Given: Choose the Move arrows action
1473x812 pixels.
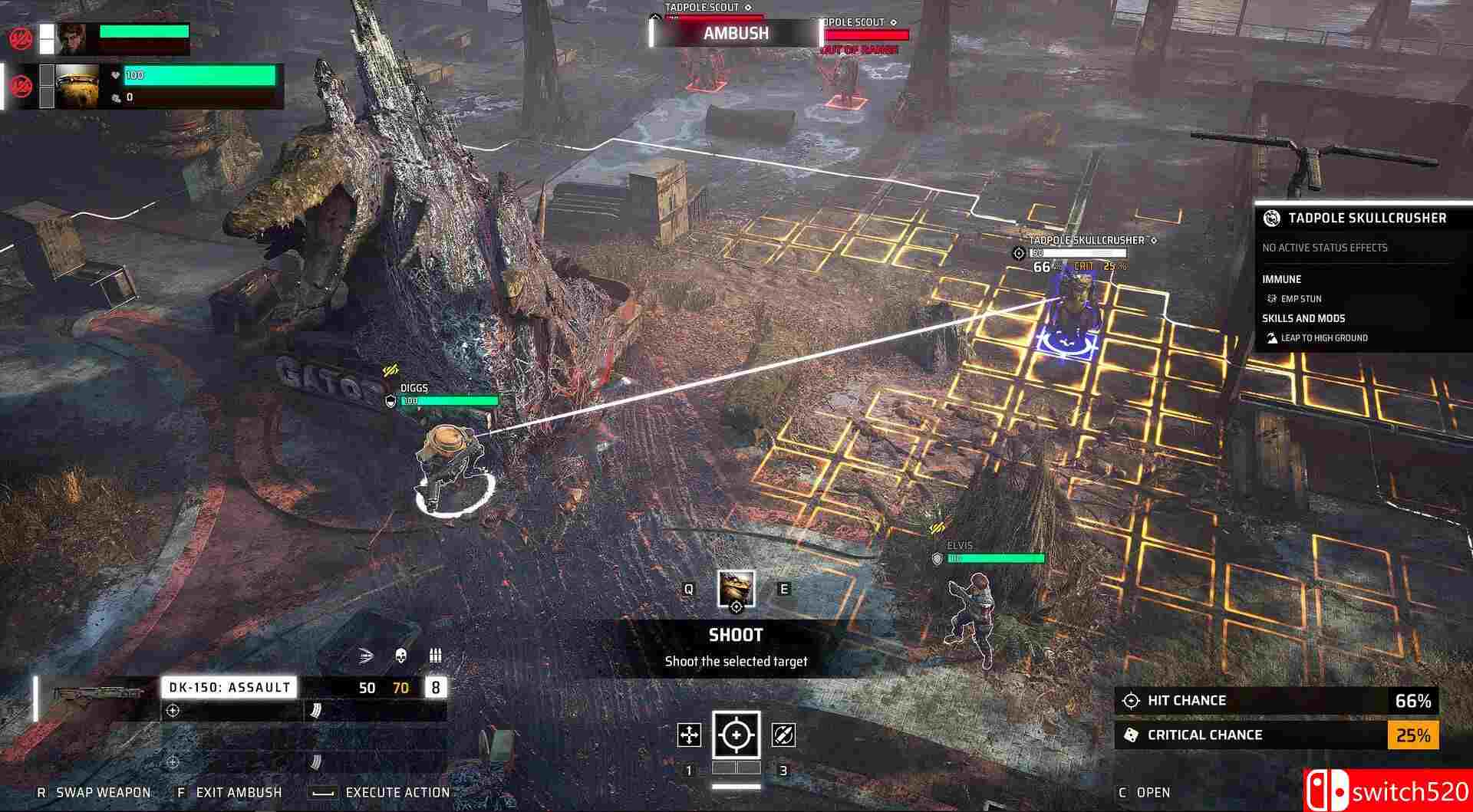Looking at the screenshot, I should click(x=689, y=735).
